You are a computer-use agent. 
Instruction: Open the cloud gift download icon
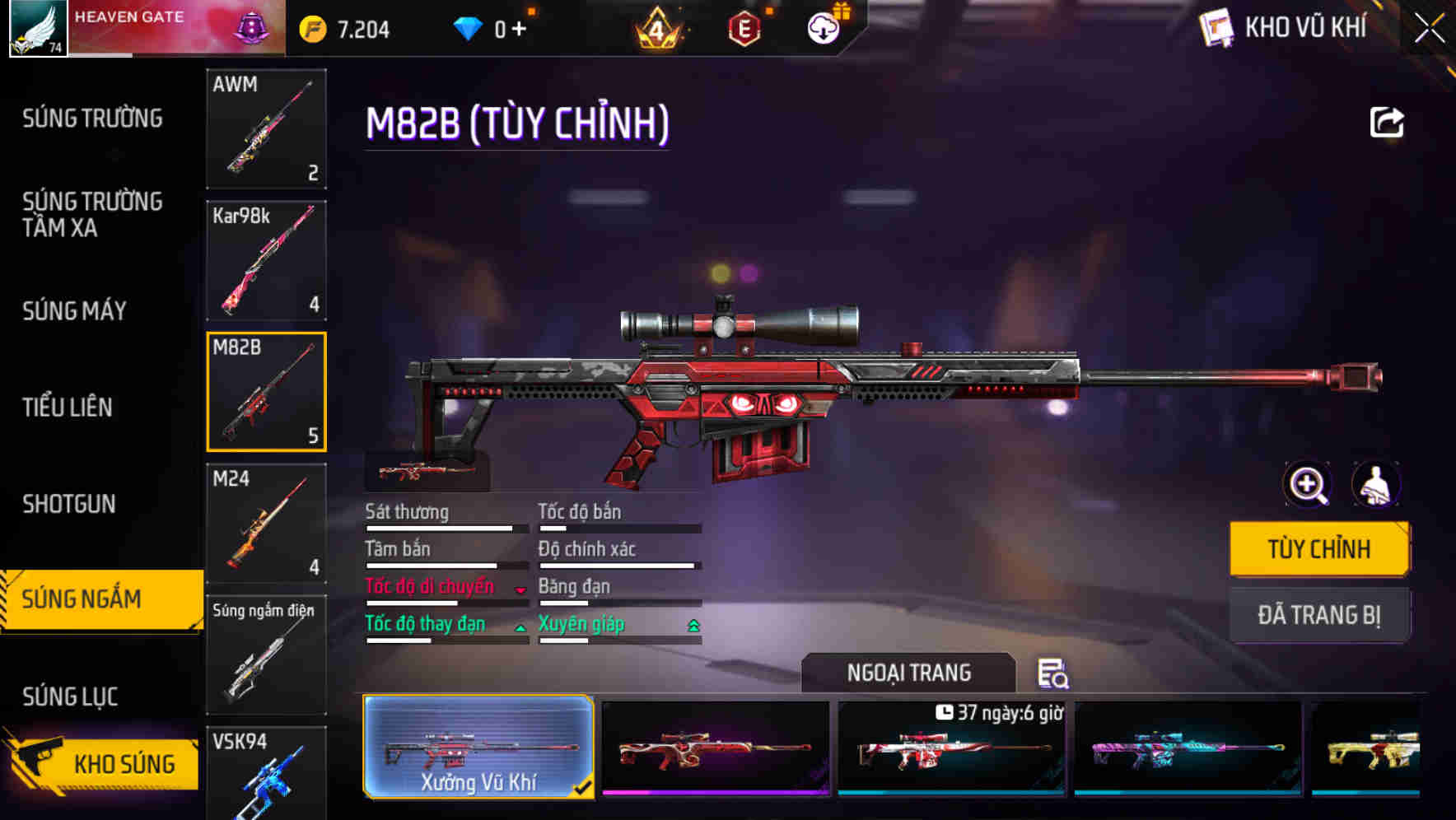pyautogui.click(x=823, y=27)
